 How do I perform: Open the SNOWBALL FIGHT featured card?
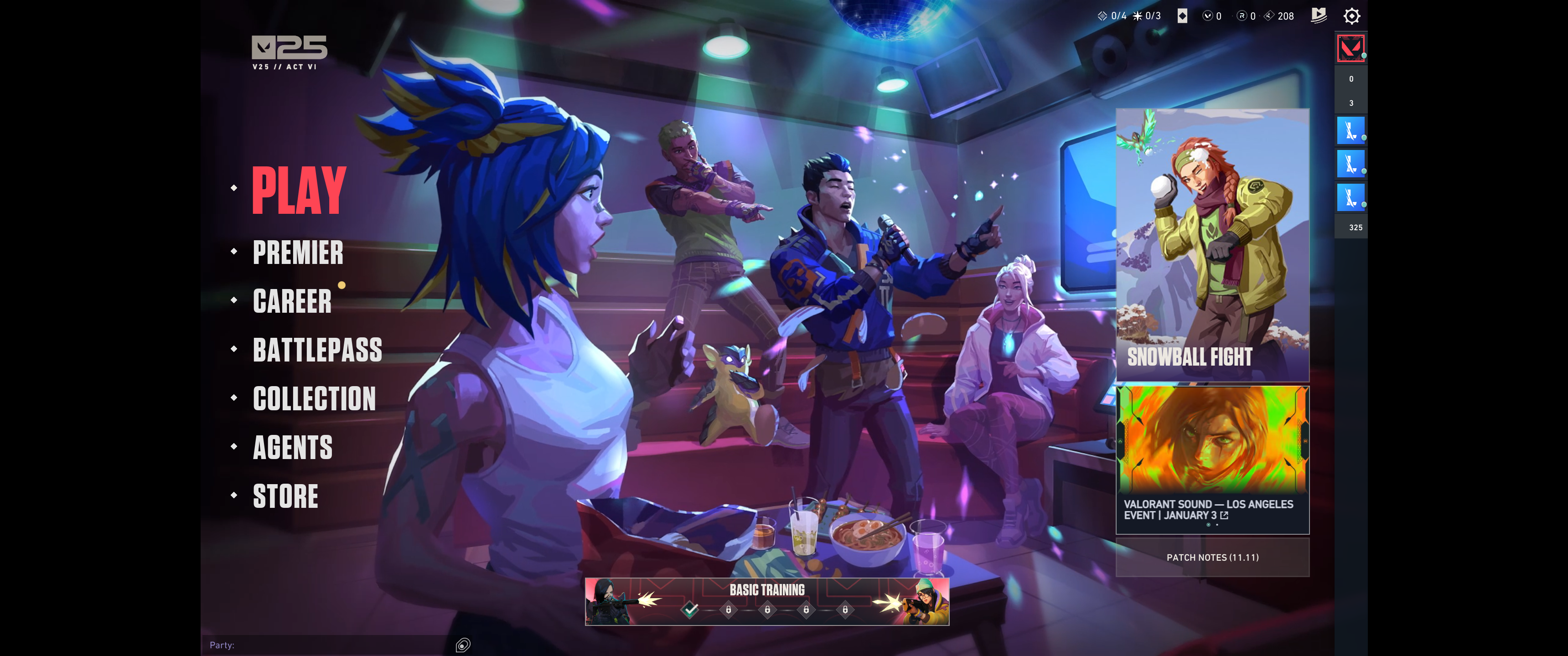[1212, 243]
